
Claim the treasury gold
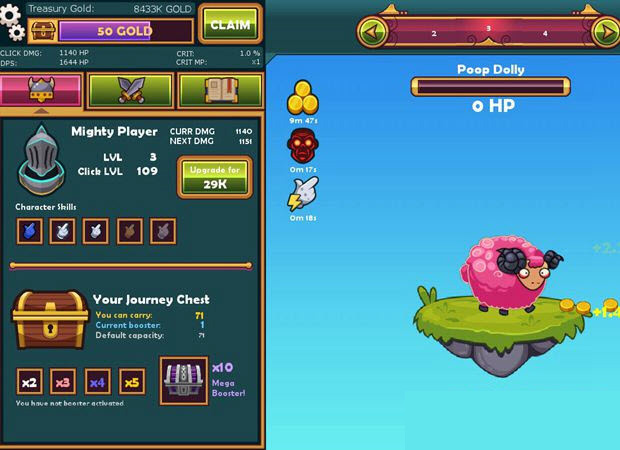(228, 24)
